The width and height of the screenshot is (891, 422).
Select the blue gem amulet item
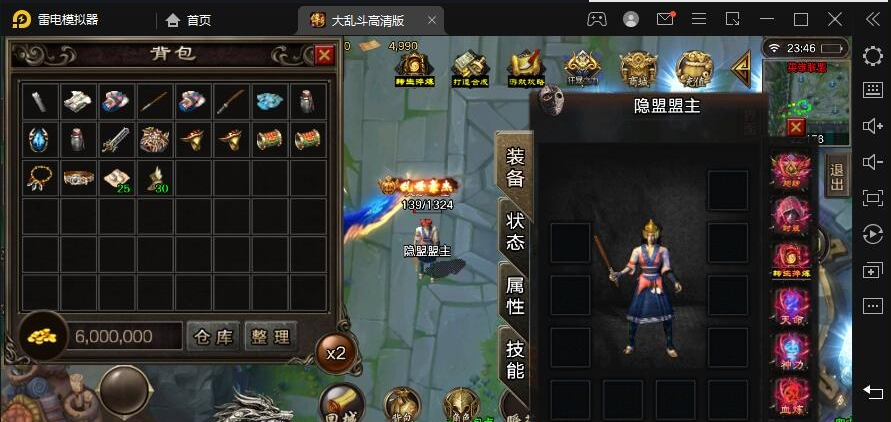(39, 139)
